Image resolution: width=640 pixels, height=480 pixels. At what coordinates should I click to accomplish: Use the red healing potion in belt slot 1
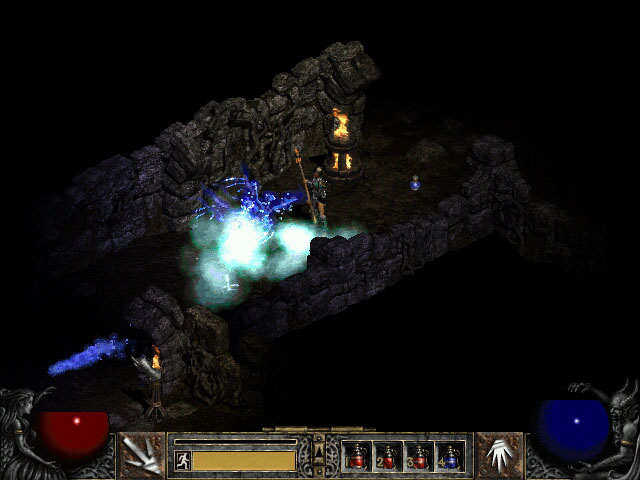pyautogui.click(x=357, y=457)
